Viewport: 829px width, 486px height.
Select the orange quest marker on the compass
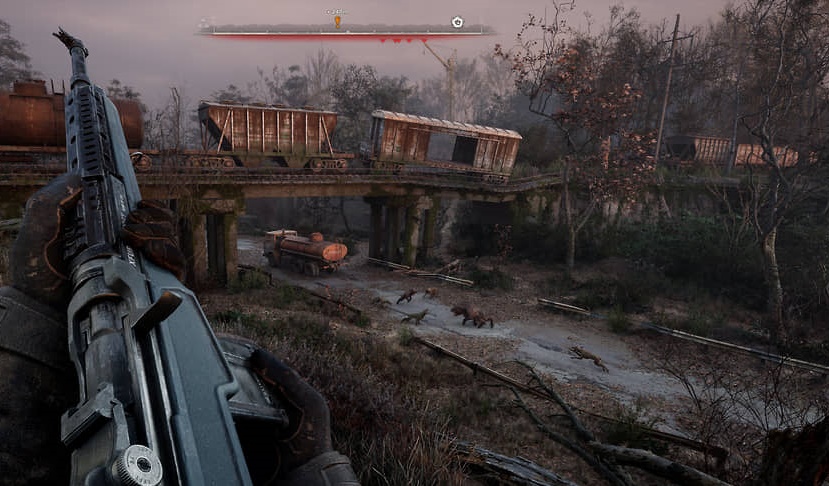(x=337, y=20)
